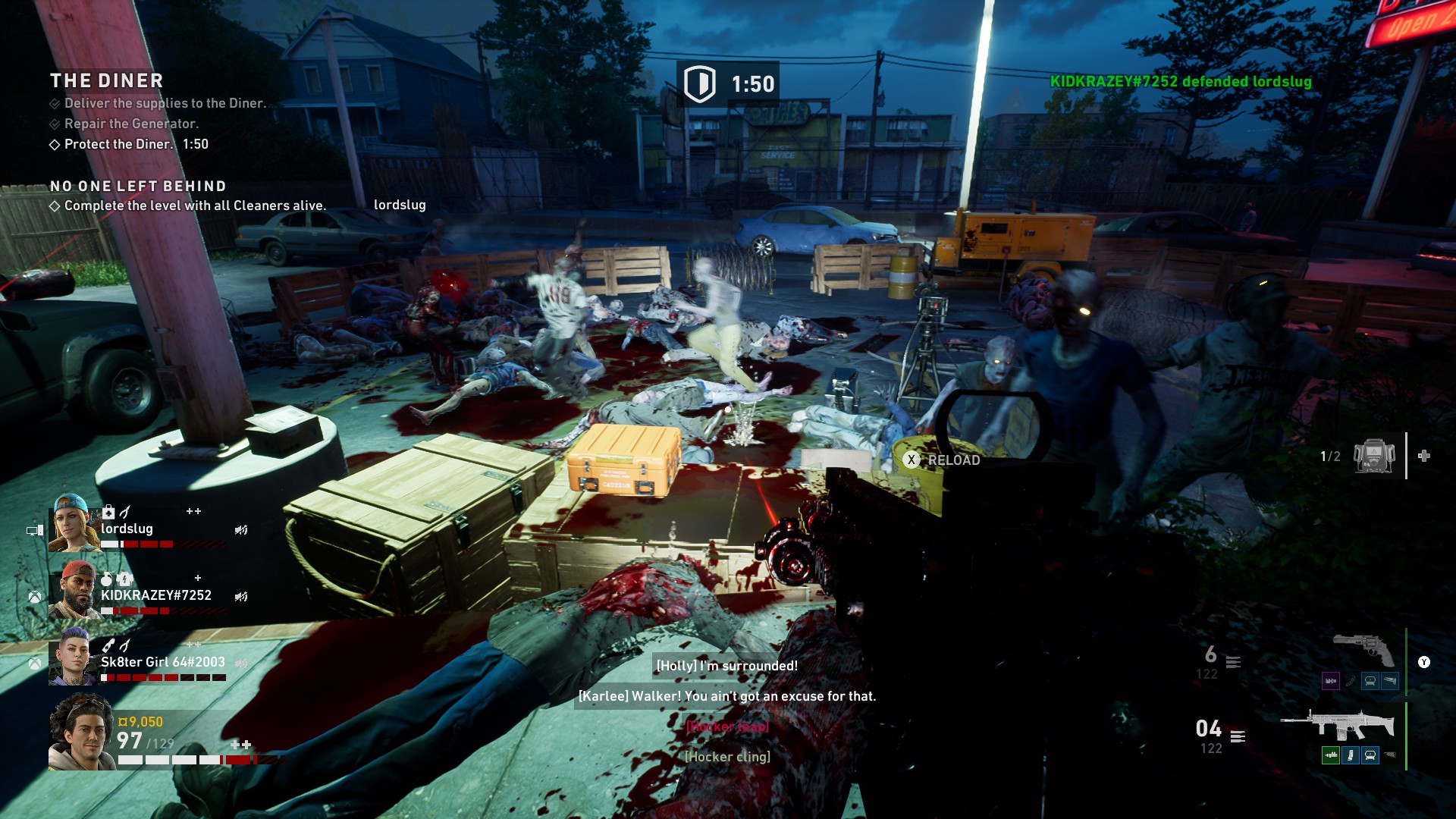1456x819 pixels.
Task: Use the support item showing 1/2
Action: click(x=1374, y=457)
